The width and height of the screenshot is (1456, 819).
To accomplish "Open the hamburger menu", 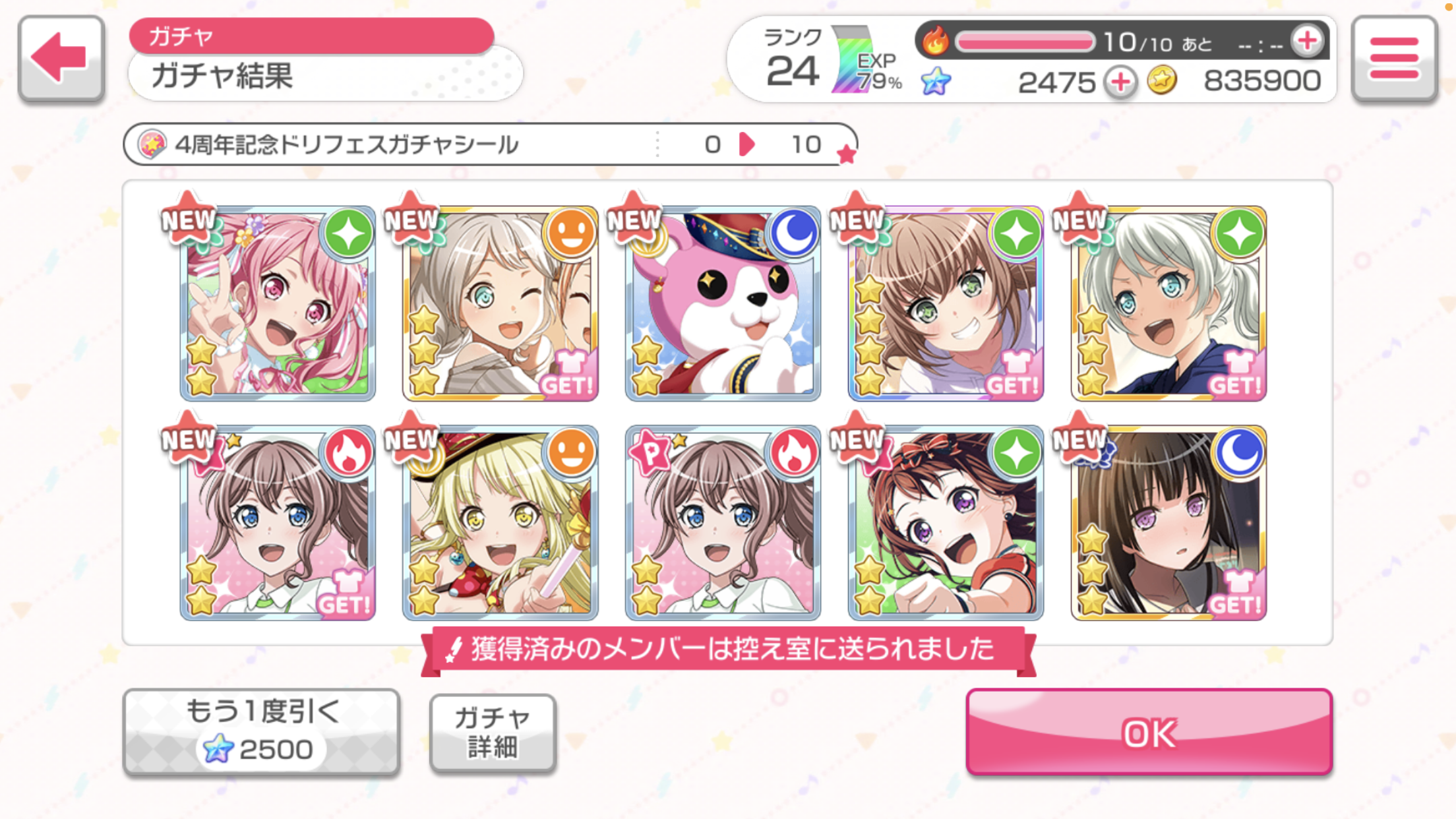I will pos(1394,58).
